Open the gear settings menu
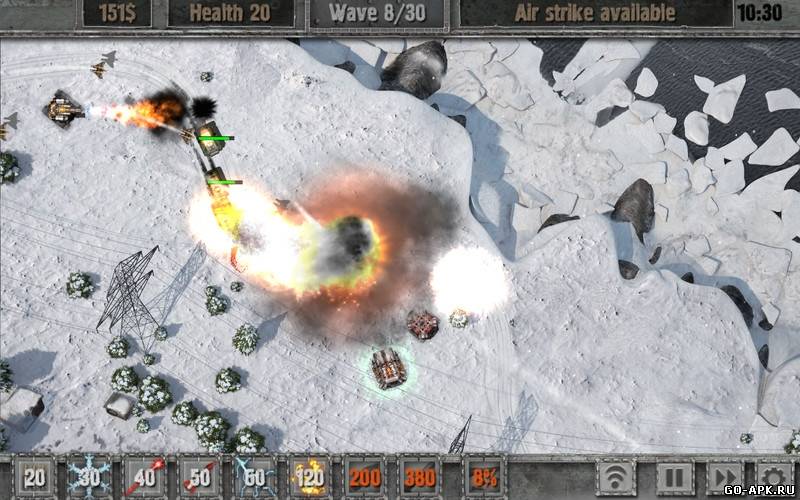Viewport: 800px width, 500px height. [775, 477]
